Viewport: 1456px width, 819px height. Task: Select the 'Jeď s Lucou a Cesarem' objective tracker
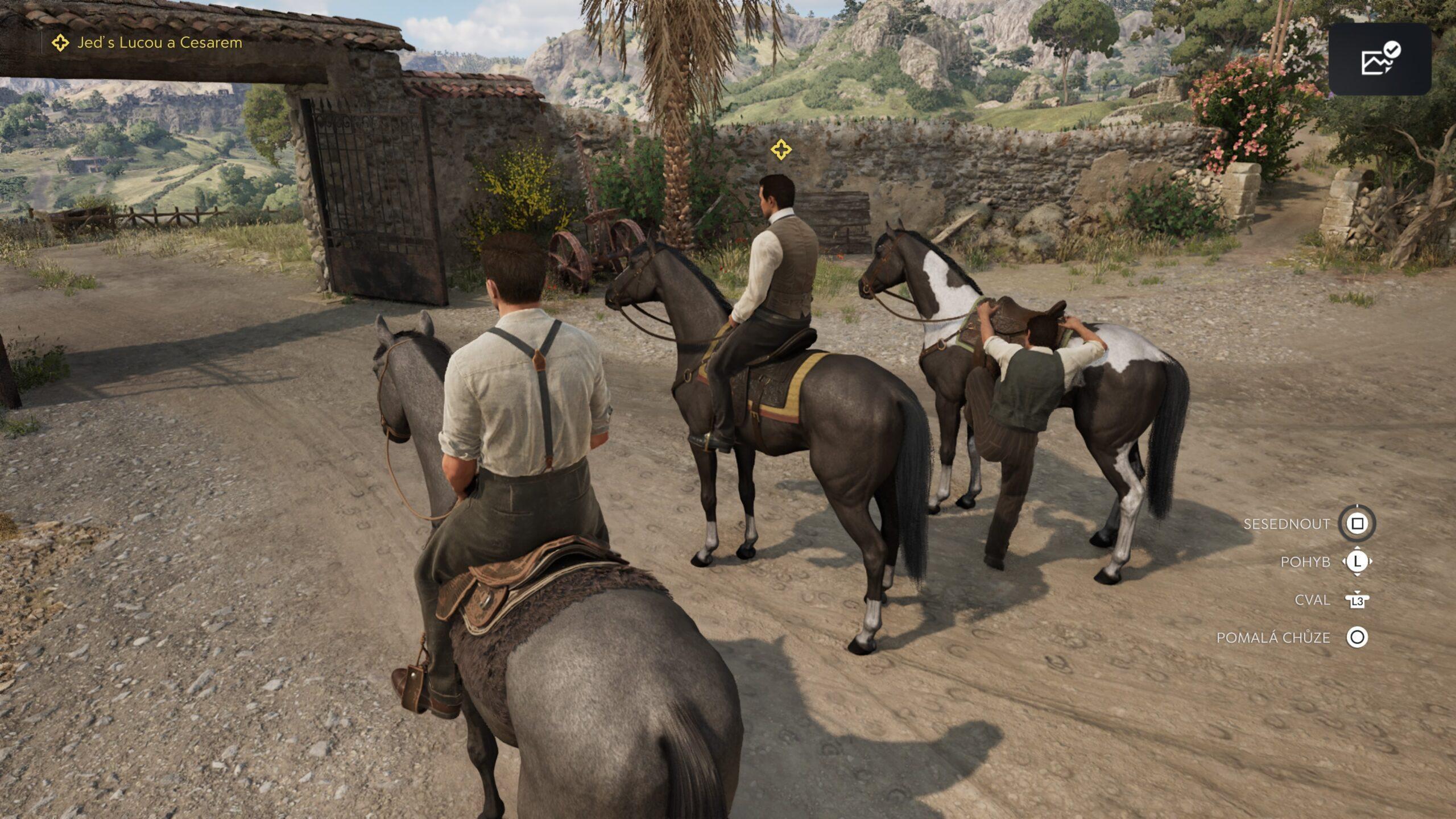coord(148,43)
